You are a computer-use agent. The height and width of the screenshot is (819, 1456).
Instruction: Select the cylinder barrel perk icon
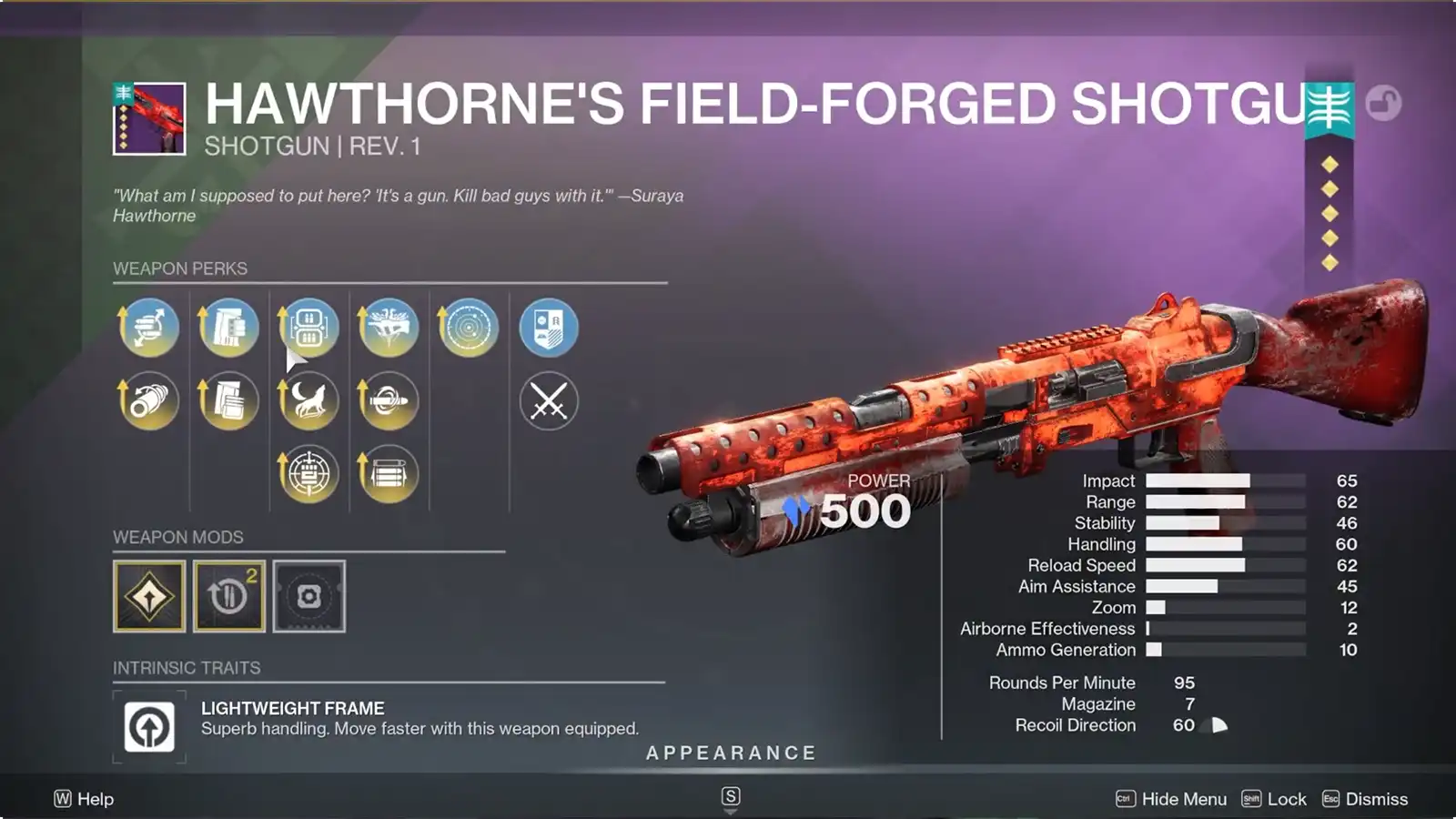click(x=149, y=400)
